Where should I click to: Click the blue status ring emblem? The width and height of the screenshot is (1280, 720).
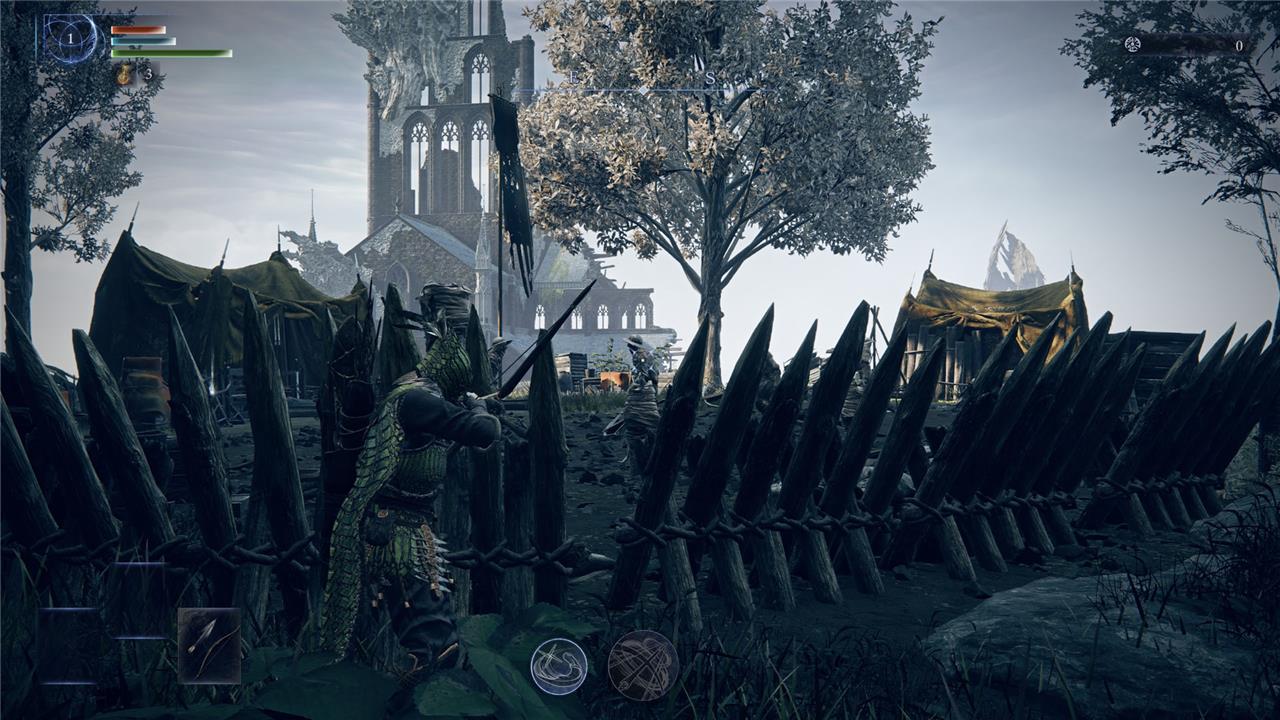[70, 40]
